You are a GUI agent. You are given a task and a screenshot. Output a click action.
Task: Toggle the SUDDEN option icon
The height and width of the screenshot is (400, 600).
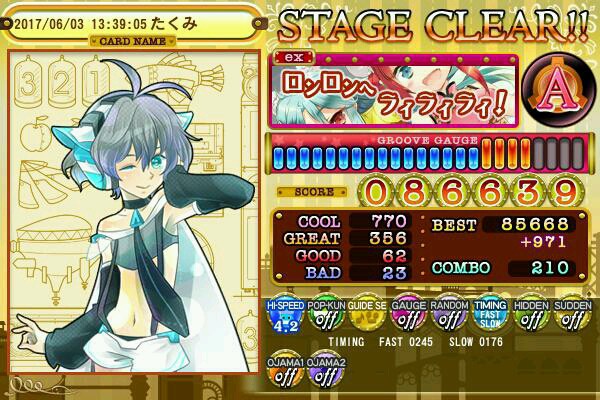click(571, 316)
